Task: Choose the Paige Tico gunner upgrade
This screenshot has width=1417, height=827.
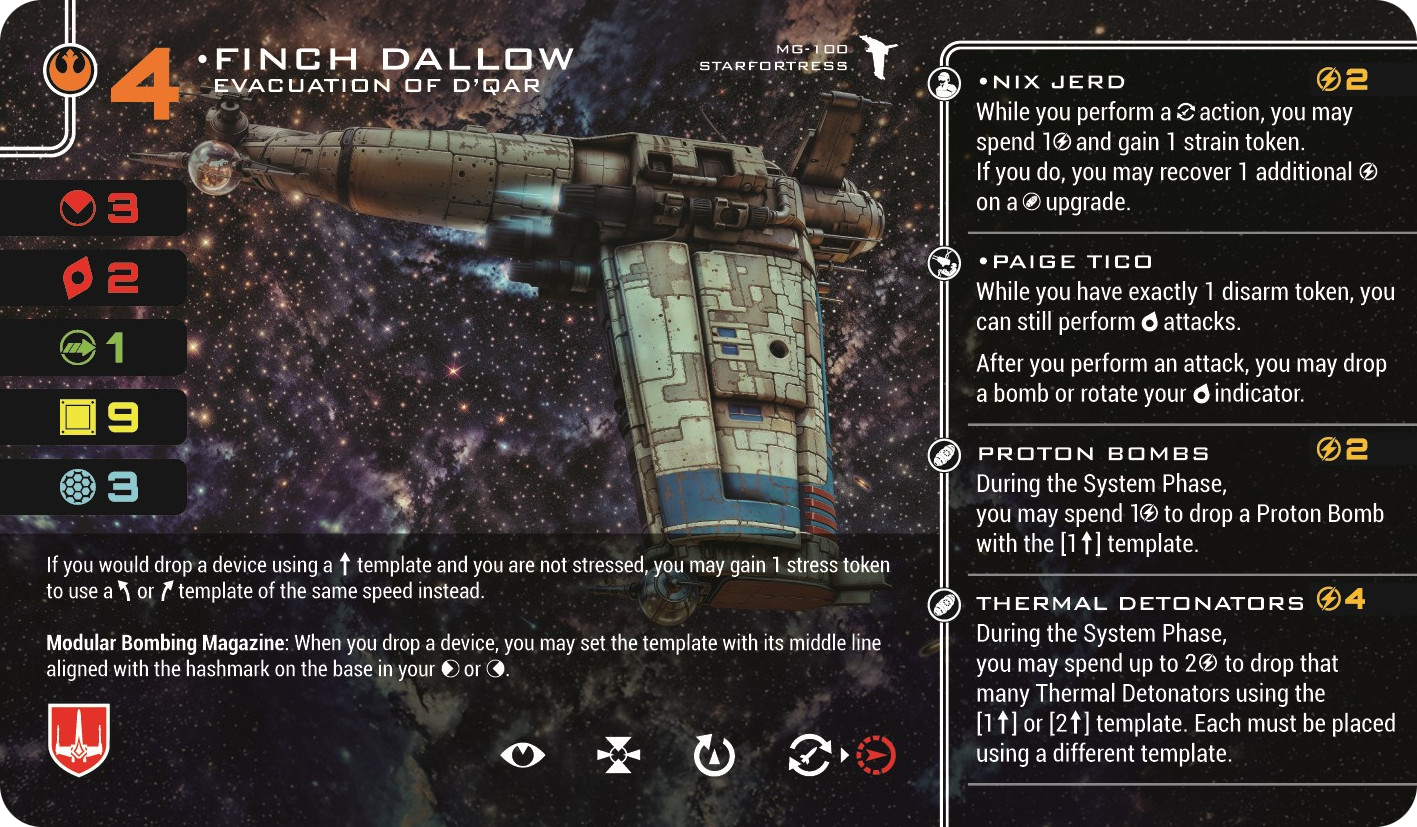Action: pos(1064,262)
